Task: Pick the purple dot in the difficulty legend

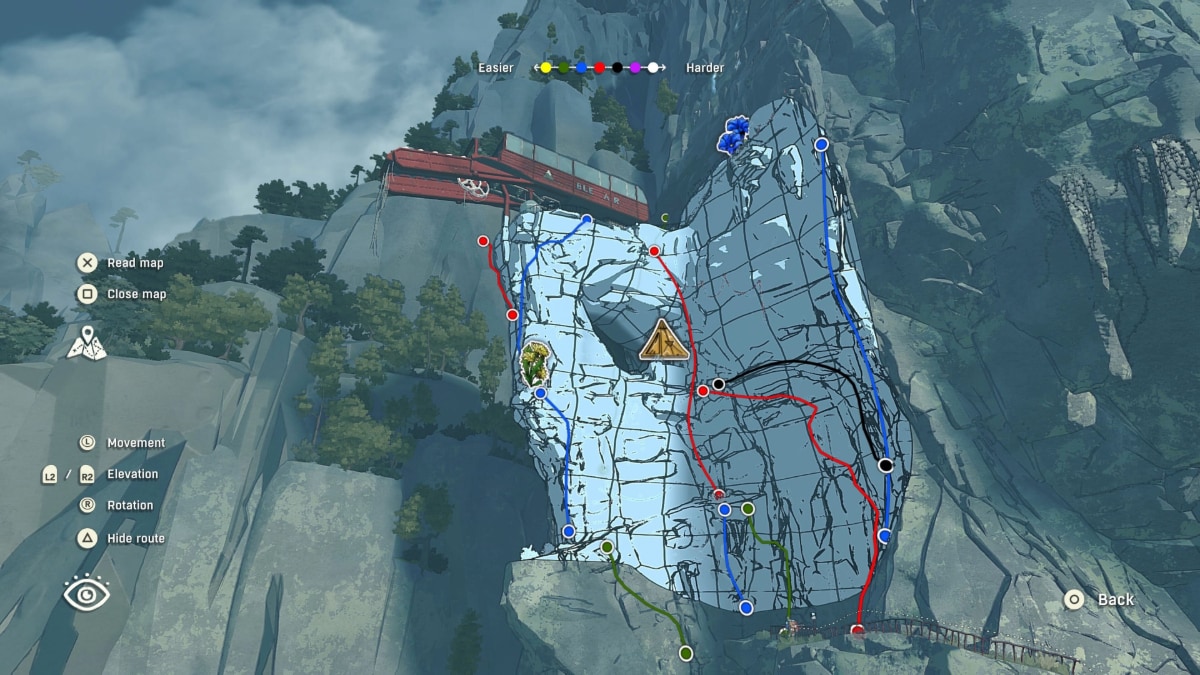Action: pyautogui.click(x=635, y=68)
